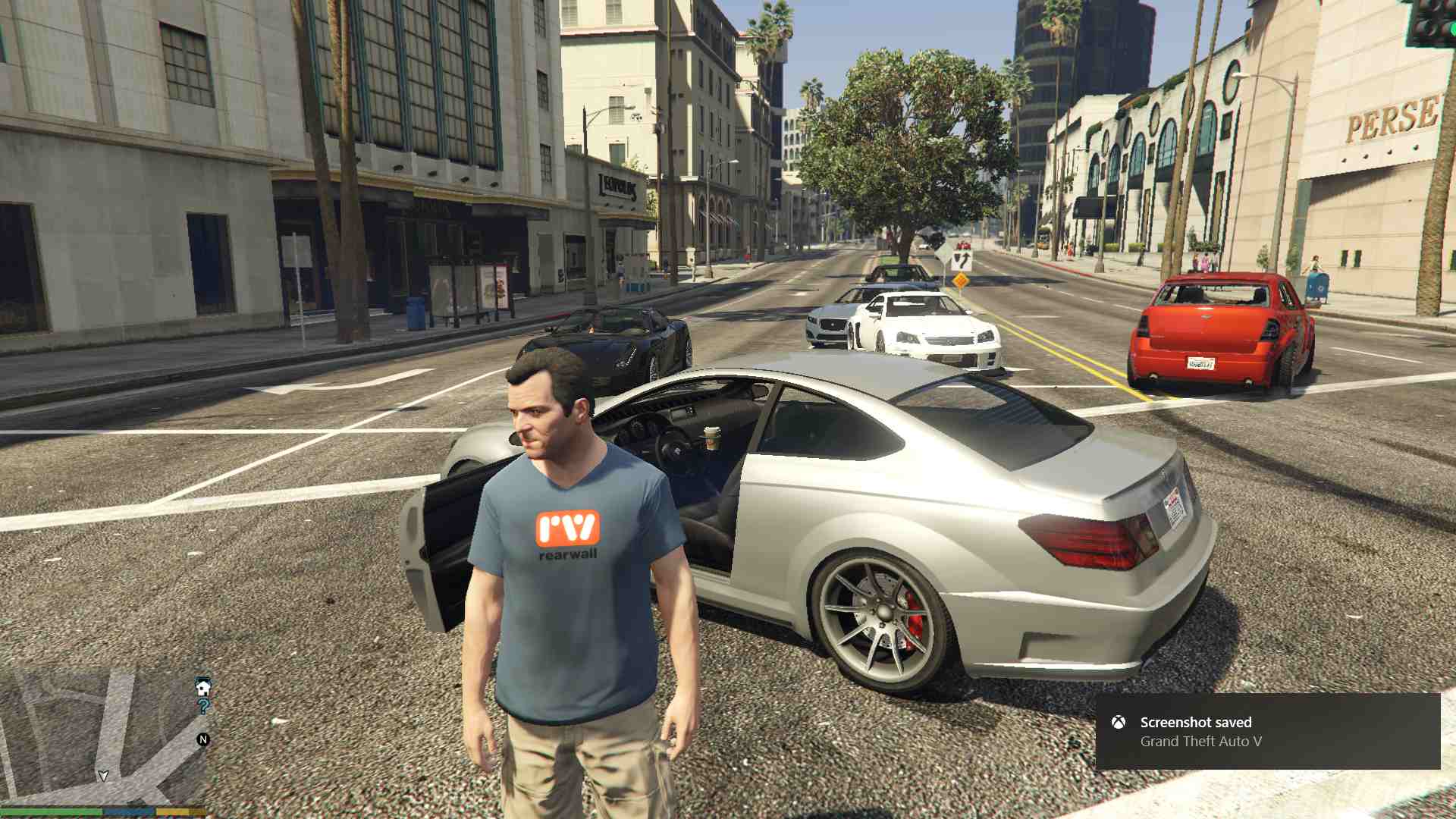Open the Screenshot saved notification
The width and height of the screenshot is (1456, 819).
click(x=1267, y=732)
